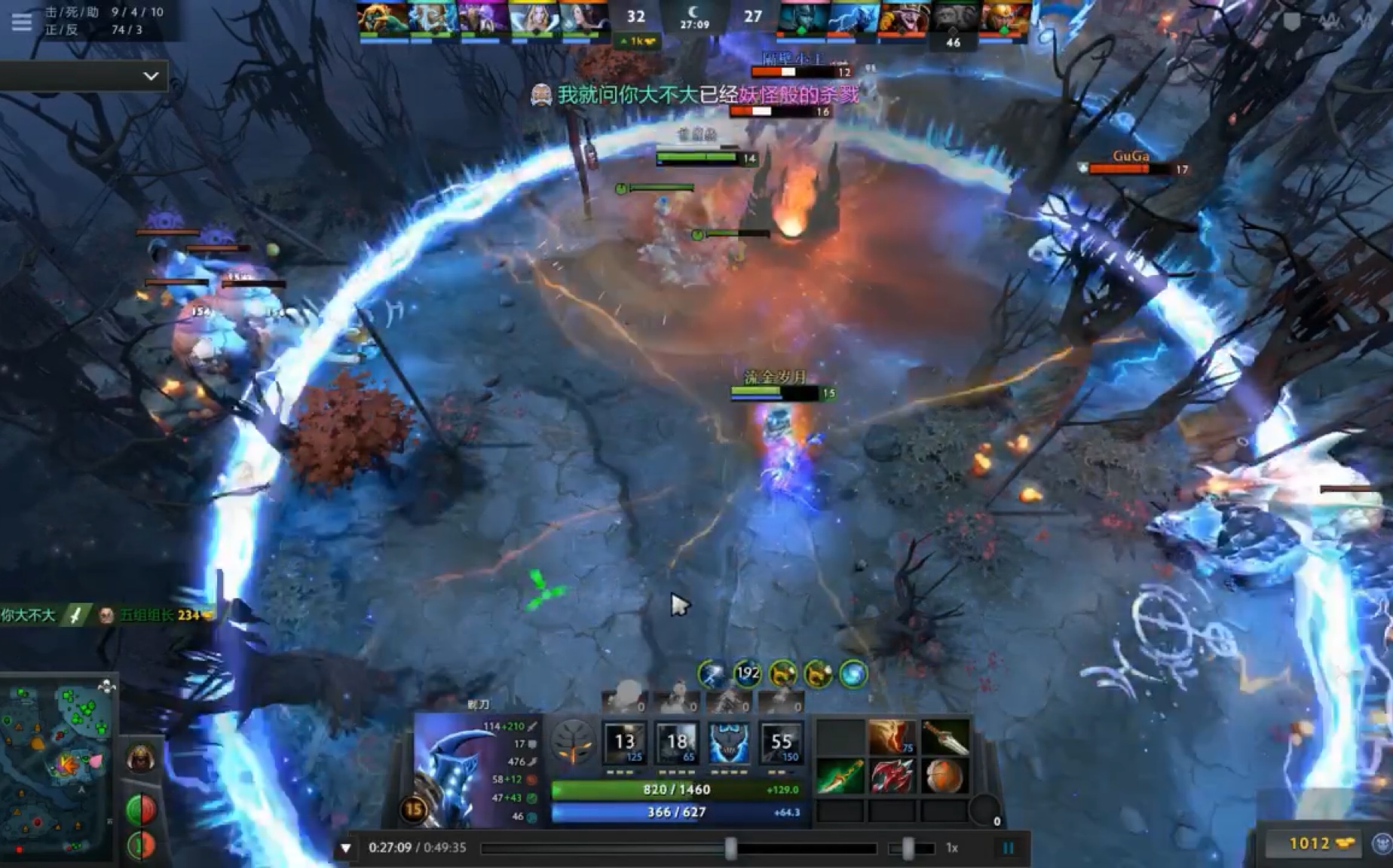Image resolution: width=1393 pixels, height=868 pixels.
Task: Click the replay timeline scrubber bar
Action: tap(678, 848)
